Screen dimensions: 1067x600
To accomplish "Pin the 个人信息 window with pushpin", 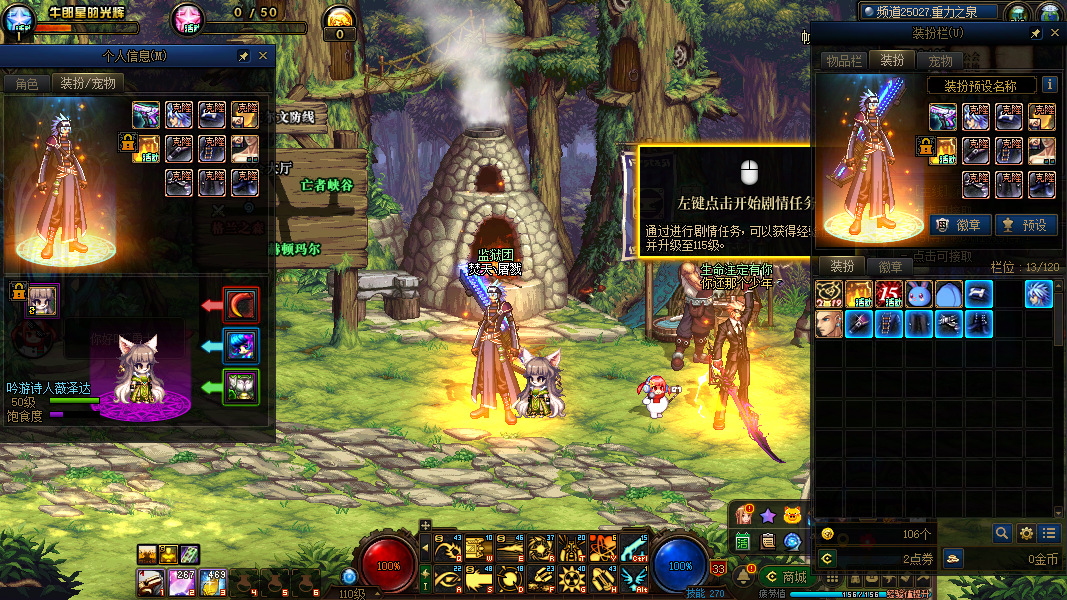I will pos(244,56).
